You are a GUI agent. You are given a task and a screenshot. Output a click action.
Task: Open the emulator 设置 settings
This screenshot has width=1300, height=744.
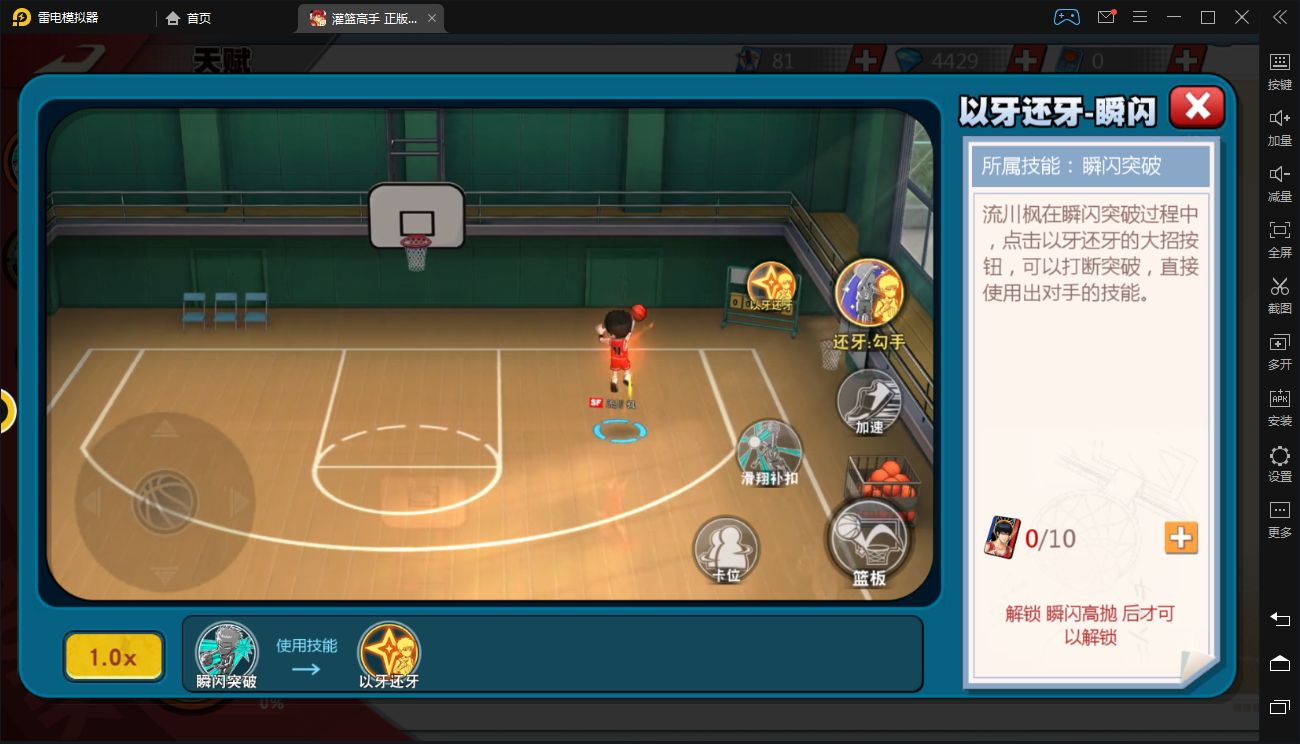click(1279, 462)
